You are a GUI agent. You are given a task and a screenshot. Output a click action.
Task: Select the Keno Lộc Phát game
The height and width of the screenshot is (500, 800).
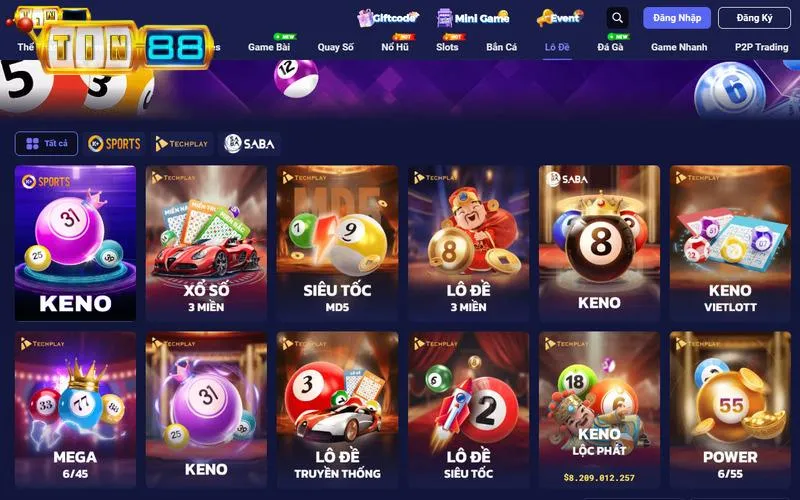[x=599, y=409]
